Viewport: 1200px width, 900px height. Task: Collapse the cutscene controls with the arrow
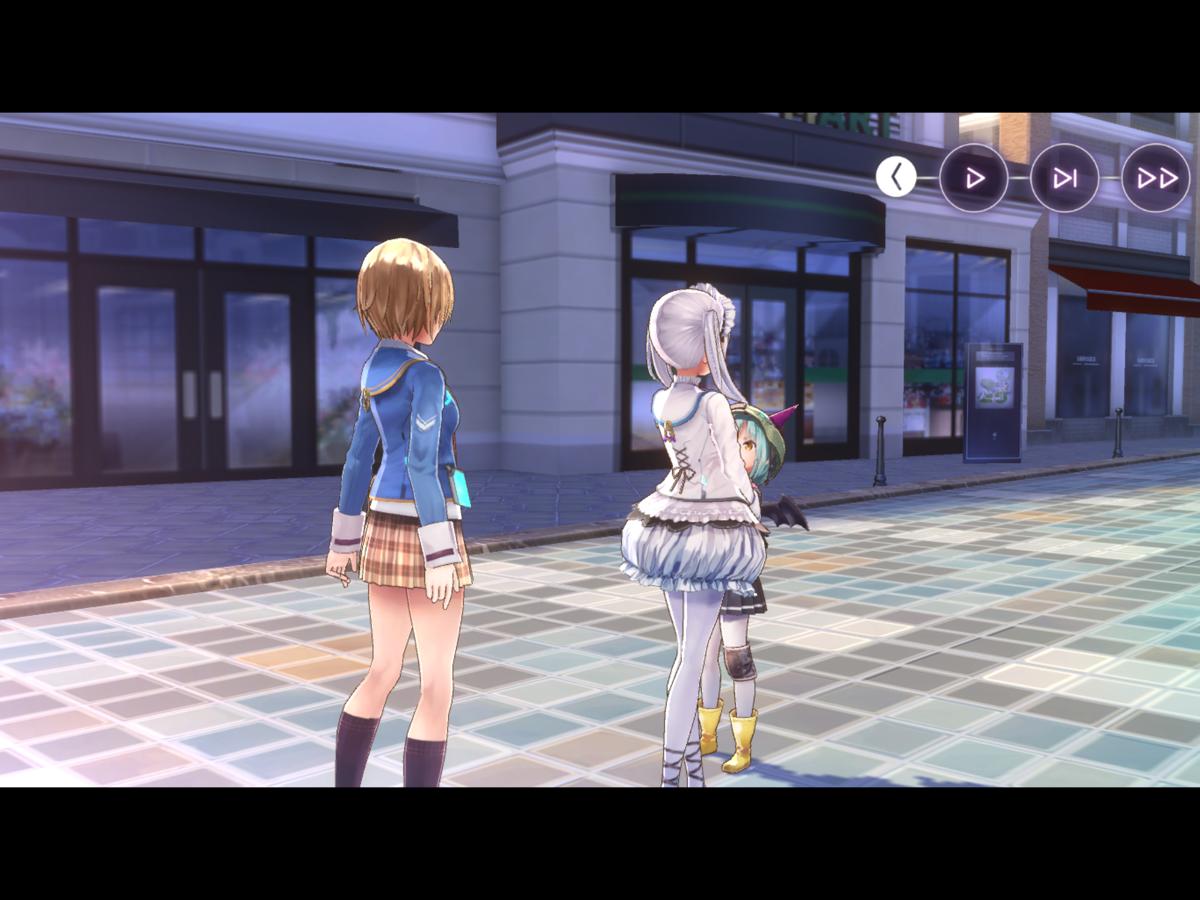point(896,177)
